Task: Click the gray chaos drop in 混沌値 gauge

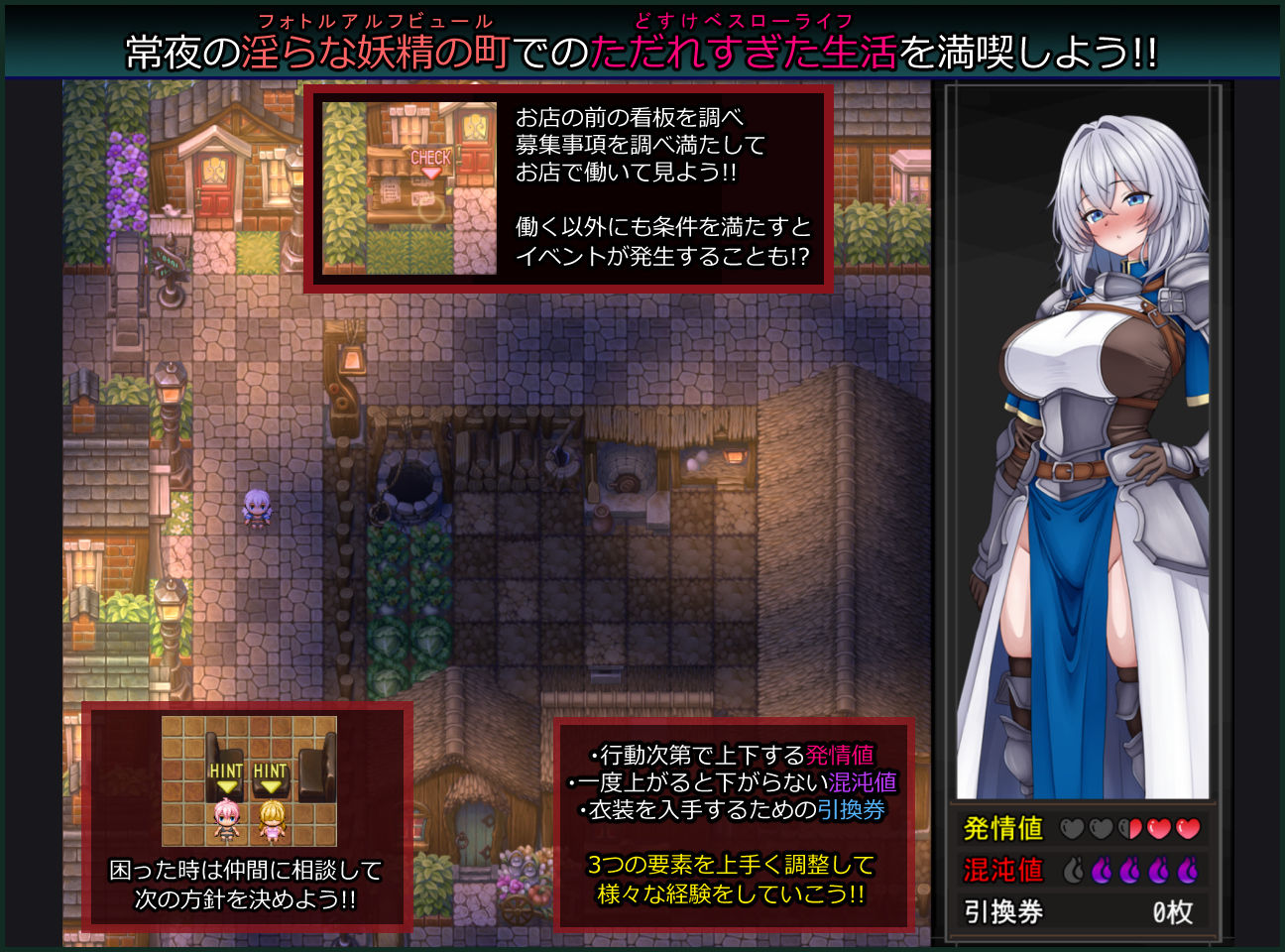Action: coord(1073,870)
